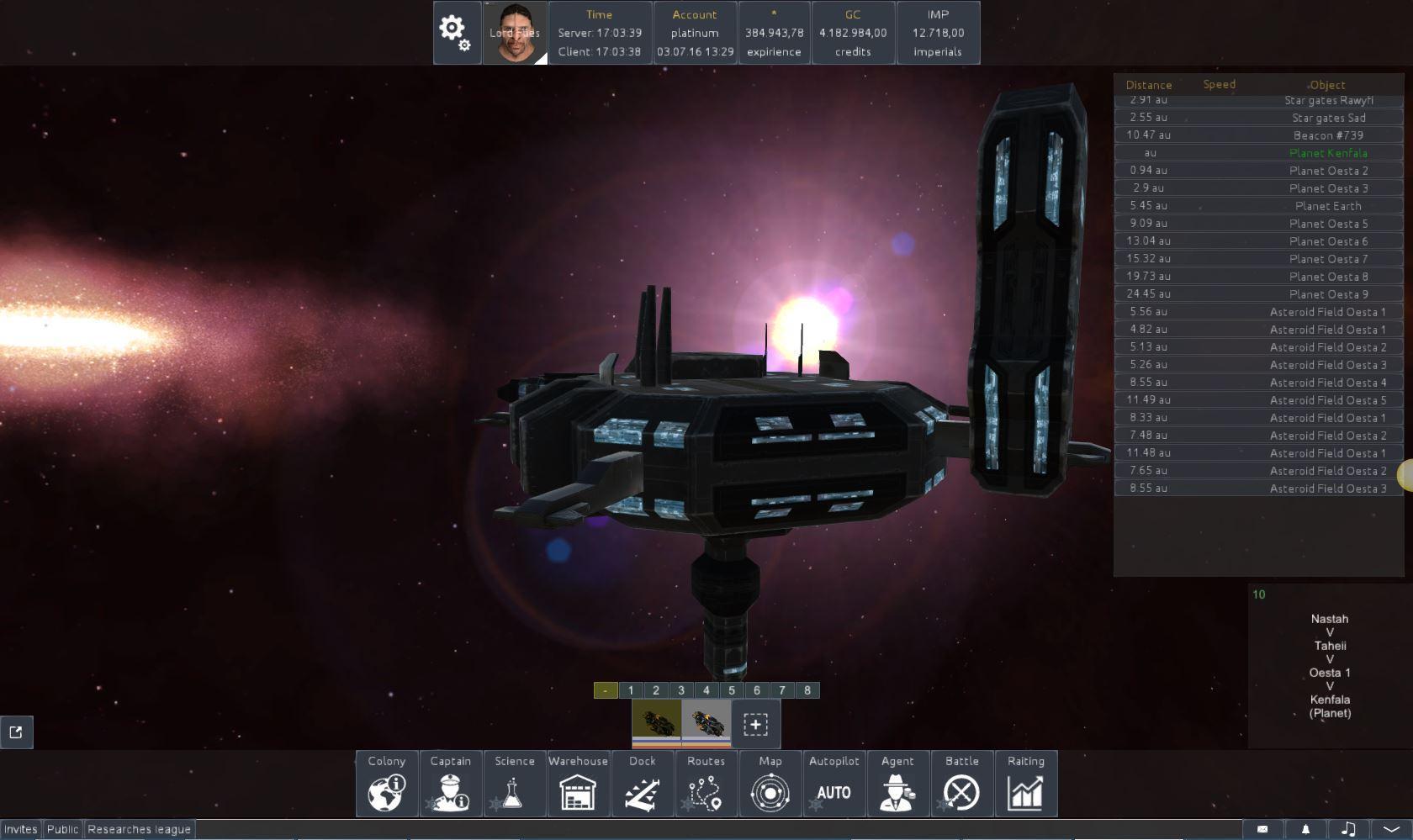Open the settings gear menu
The height and width of the screenshot is (840, 1413).
454,32
